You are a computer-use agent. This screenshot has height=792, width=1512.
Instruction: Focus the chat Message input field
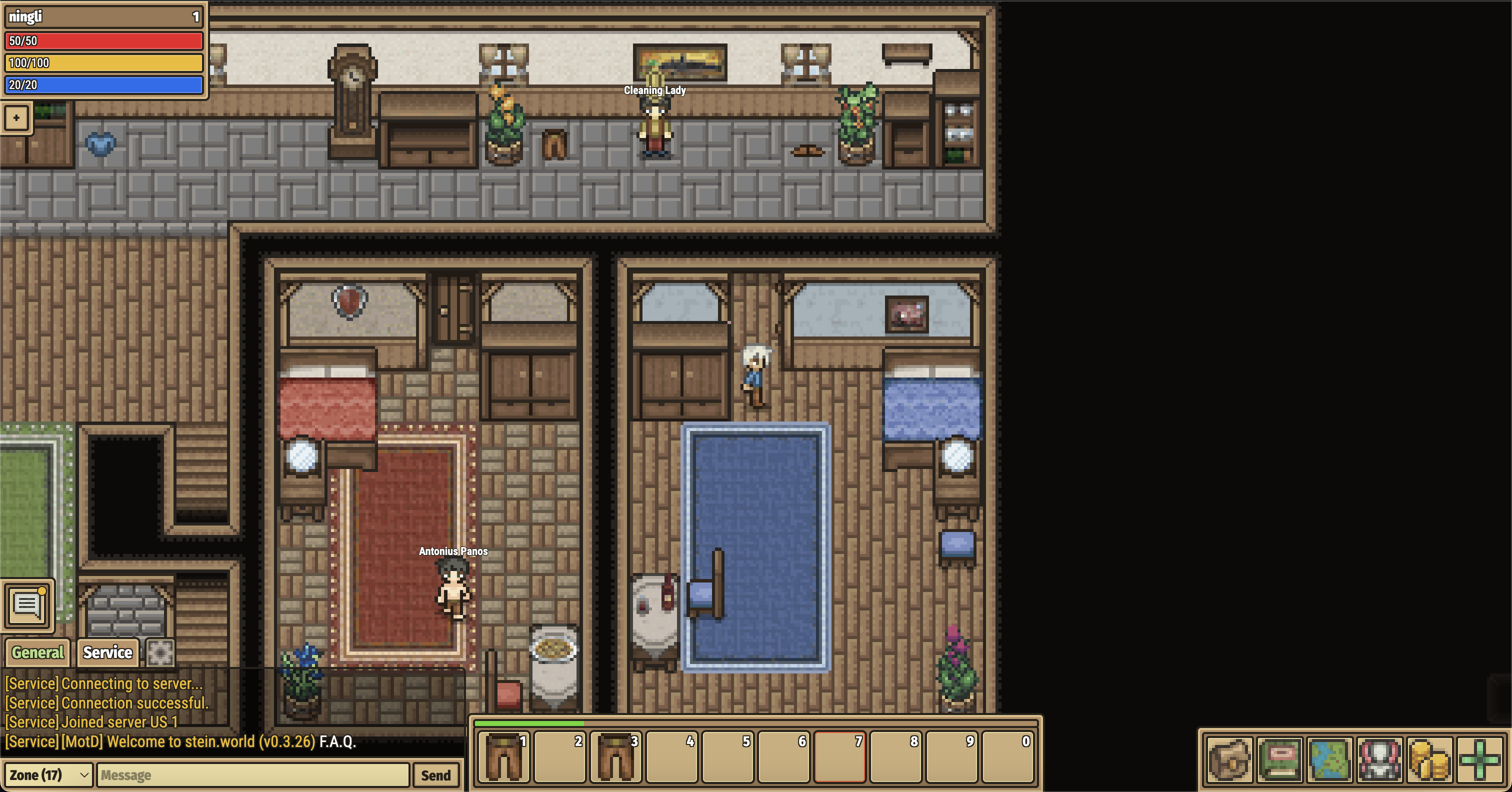click(252, 775)
